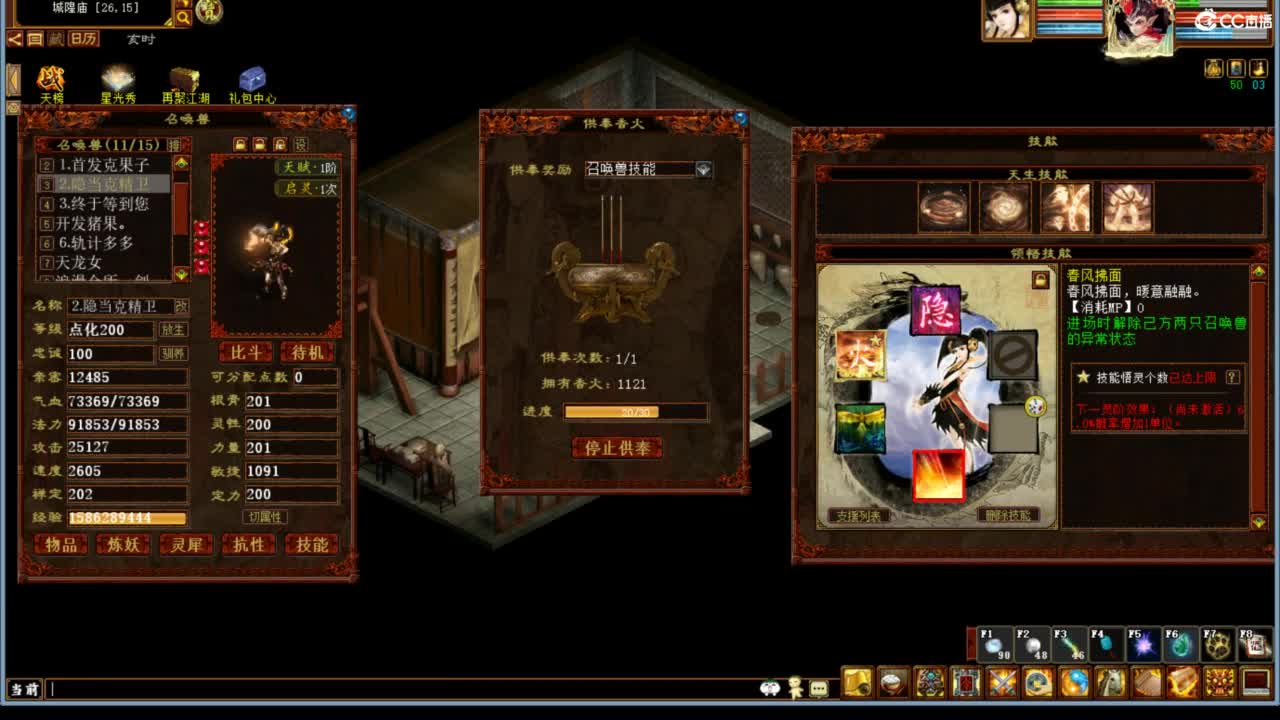Toggle the 待机 standby mode
Image resolution: width=1280 pixels, height=720 pixels.
pyautogui.click(x=307, y=352)
